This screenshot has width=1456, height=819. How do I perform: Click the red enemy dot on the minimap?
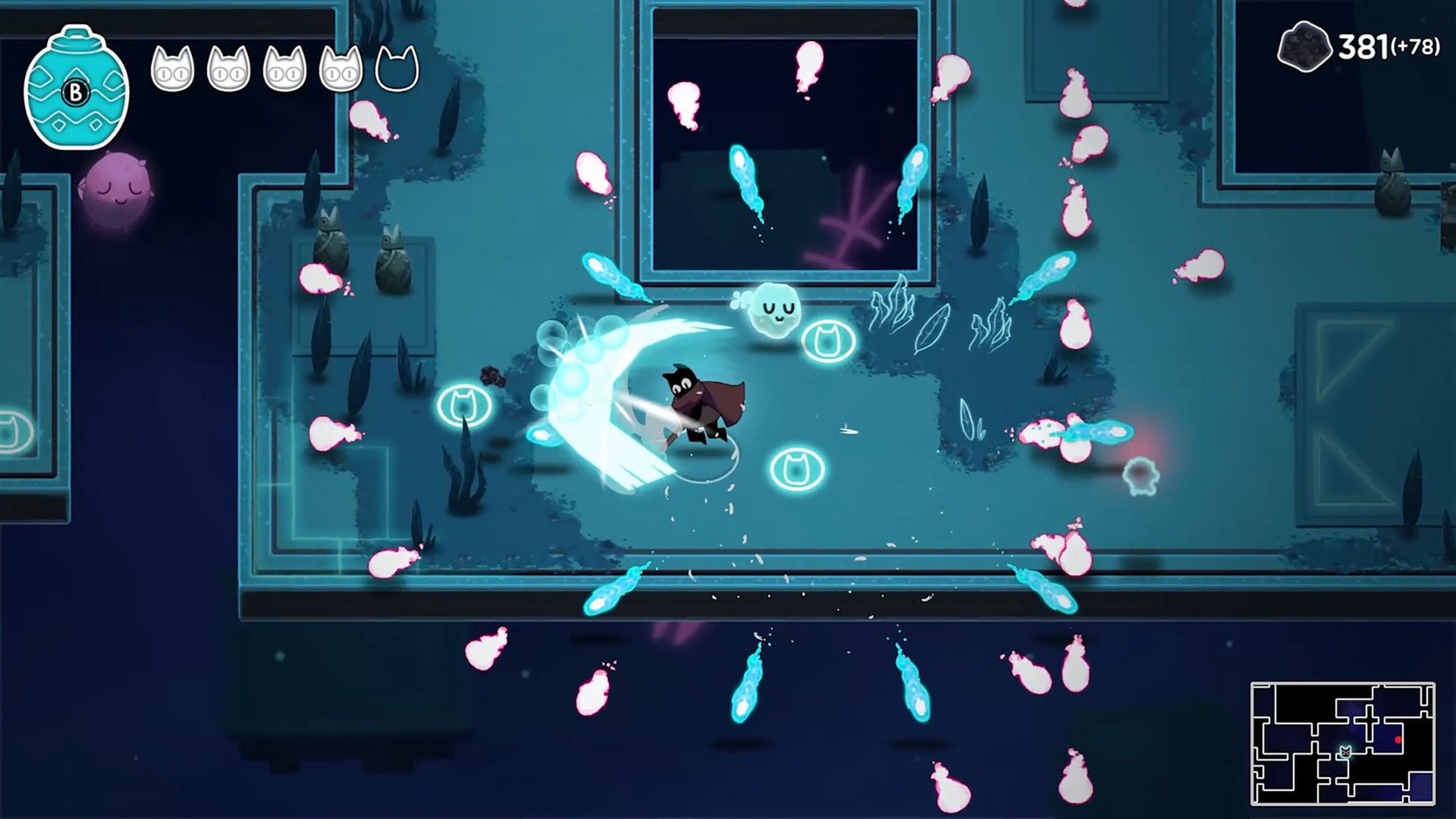[1398, 739]
